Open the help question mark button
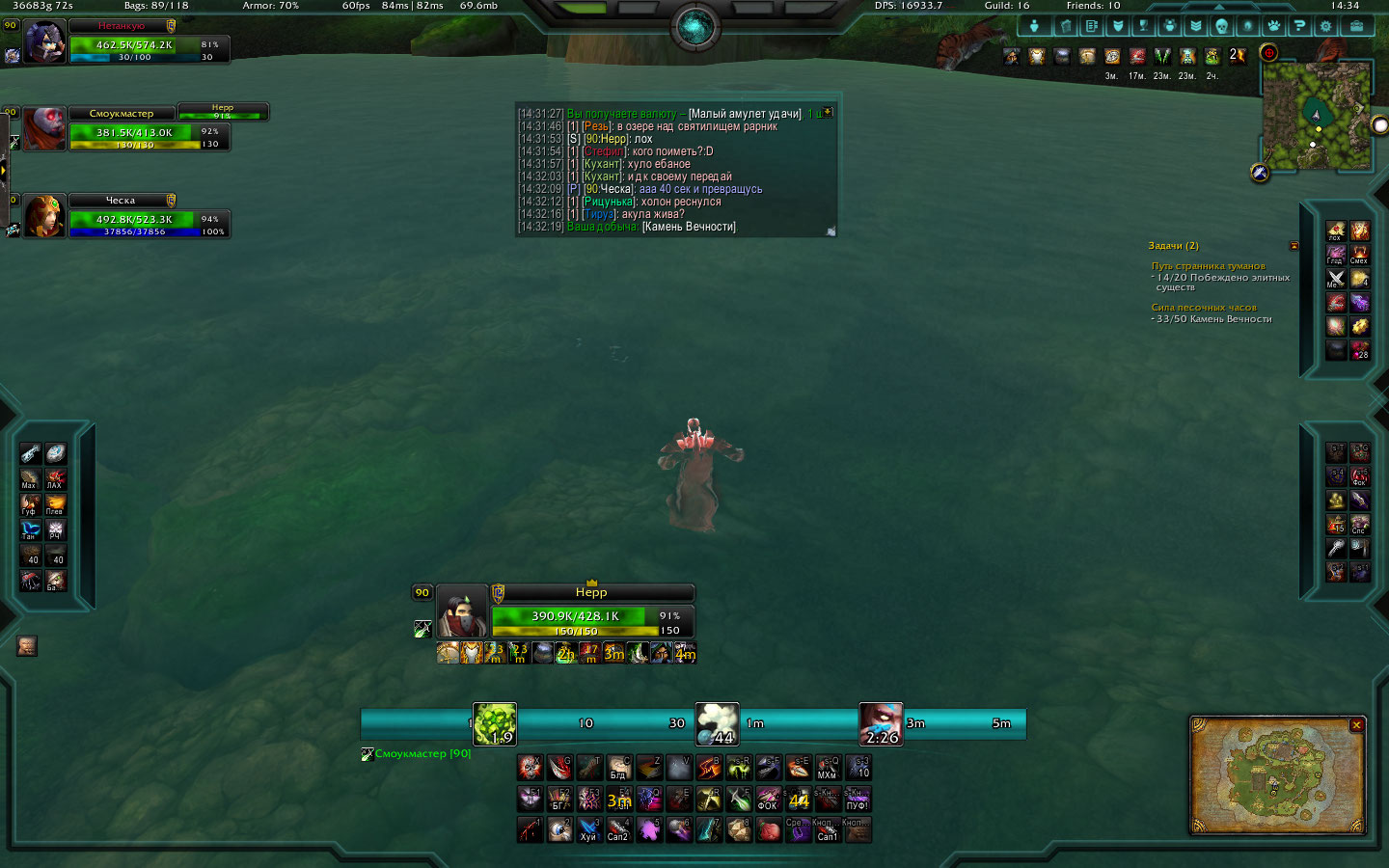 coord(1300,26)
